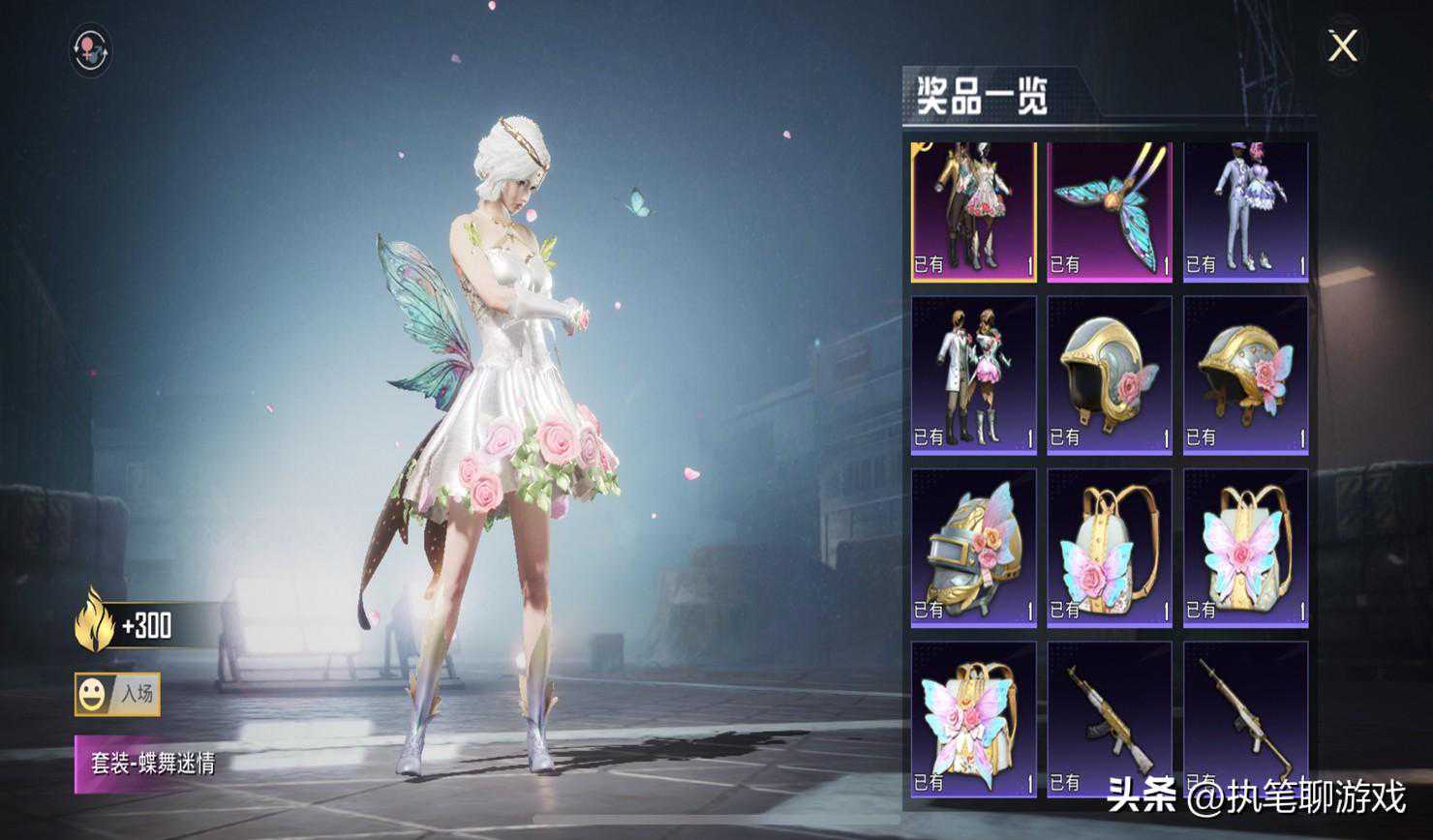This screenshot has width=1433, height=840.
Task: Choose the backpack with pink butterfly wings
Action: pos(1245,548)
